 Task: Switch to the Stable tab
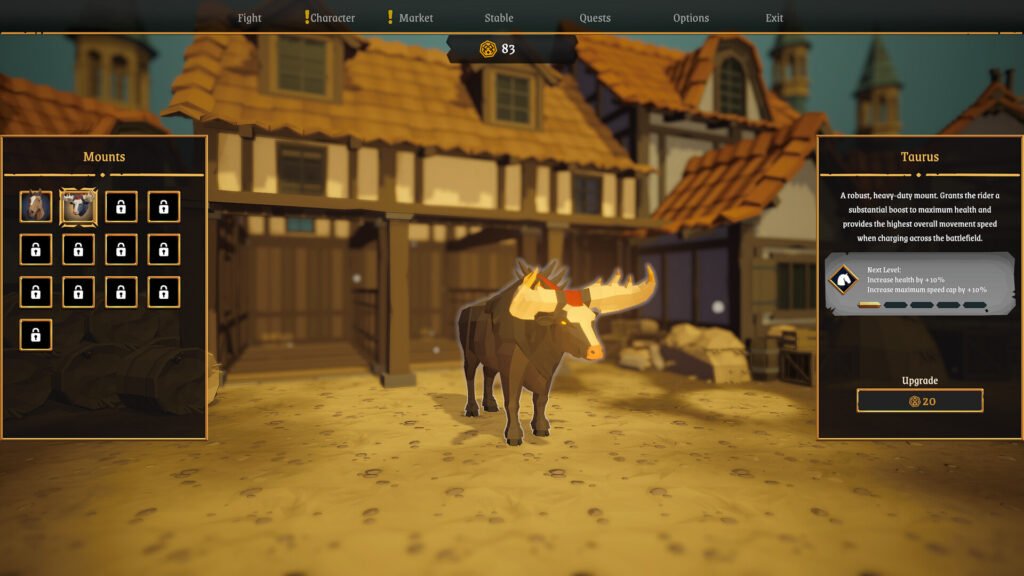(x=498, y=18)
